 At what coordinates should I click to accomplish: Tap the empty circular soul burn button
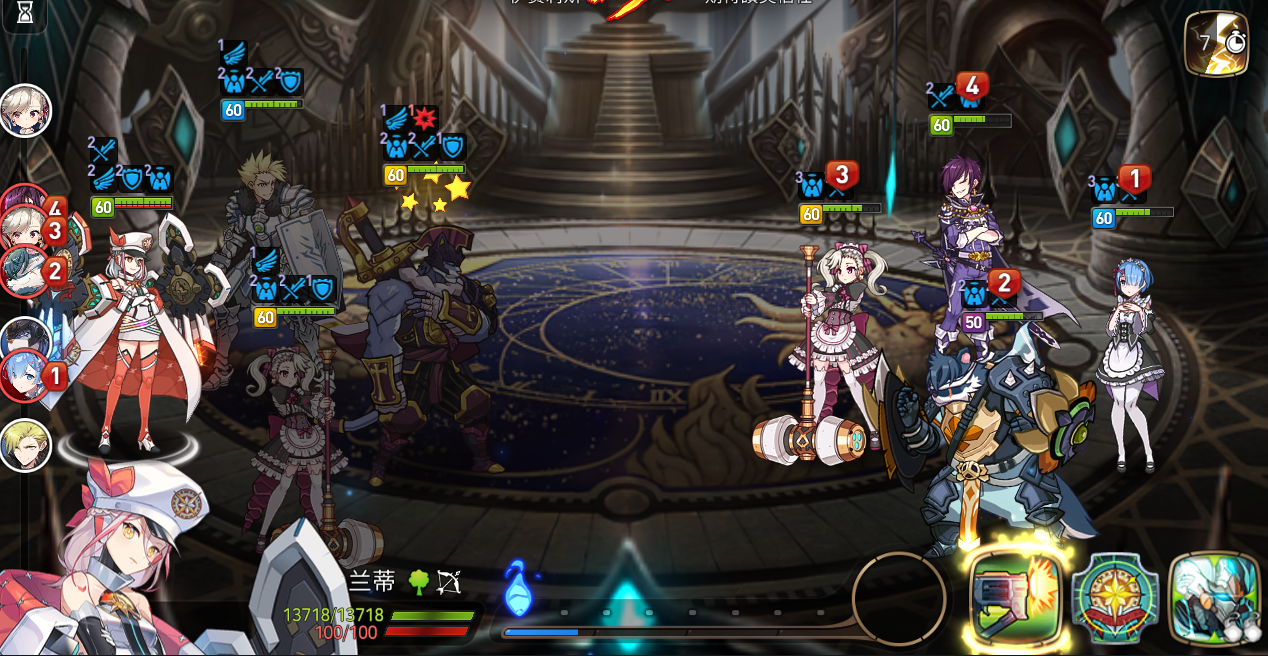coord(899,598)
